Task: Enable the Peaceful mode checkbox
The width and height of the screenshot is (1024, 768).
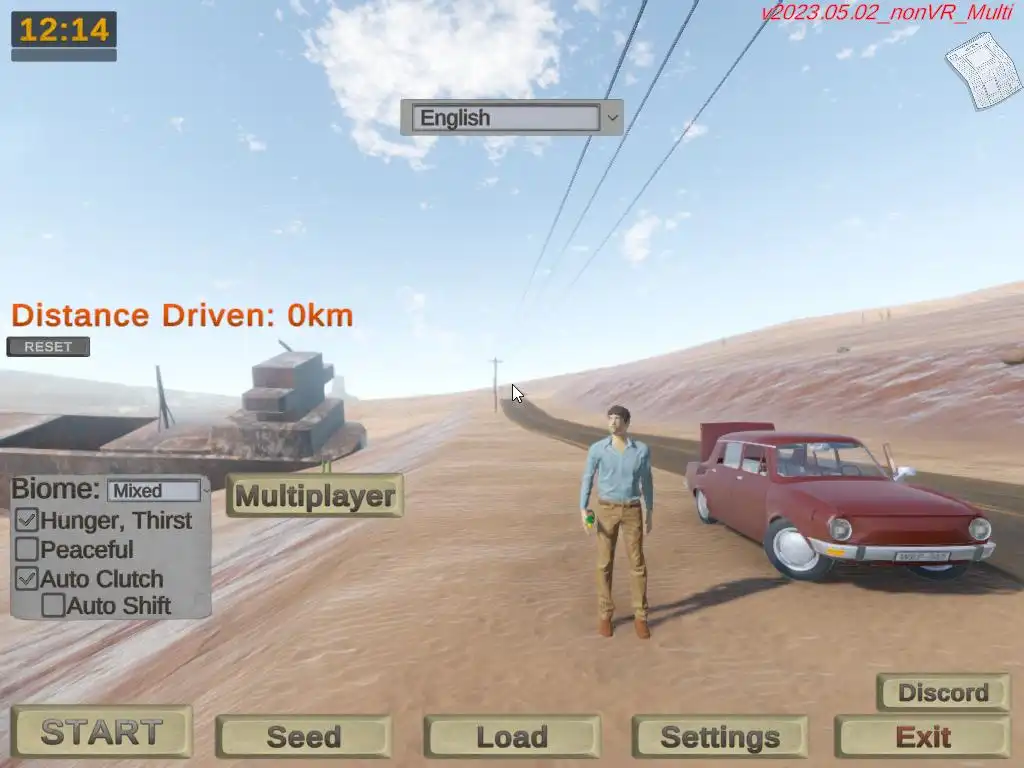Action: 27,549
